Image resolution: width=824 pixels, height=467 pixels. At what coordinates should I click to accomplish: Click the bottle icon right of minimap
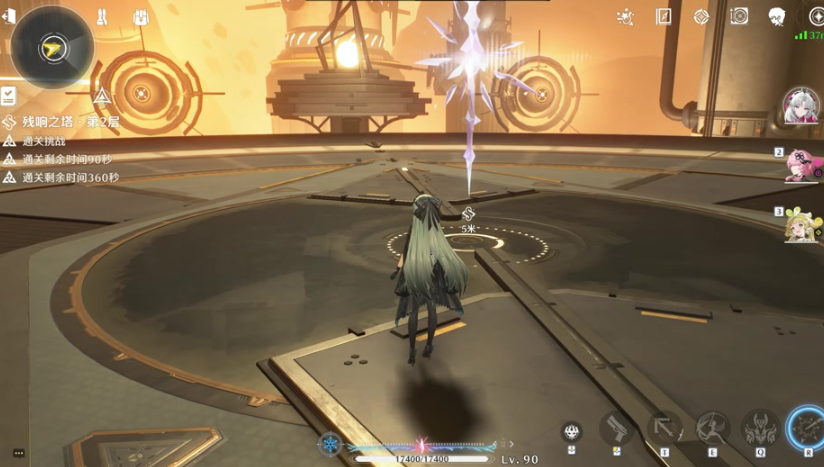(x=101, y=17)
